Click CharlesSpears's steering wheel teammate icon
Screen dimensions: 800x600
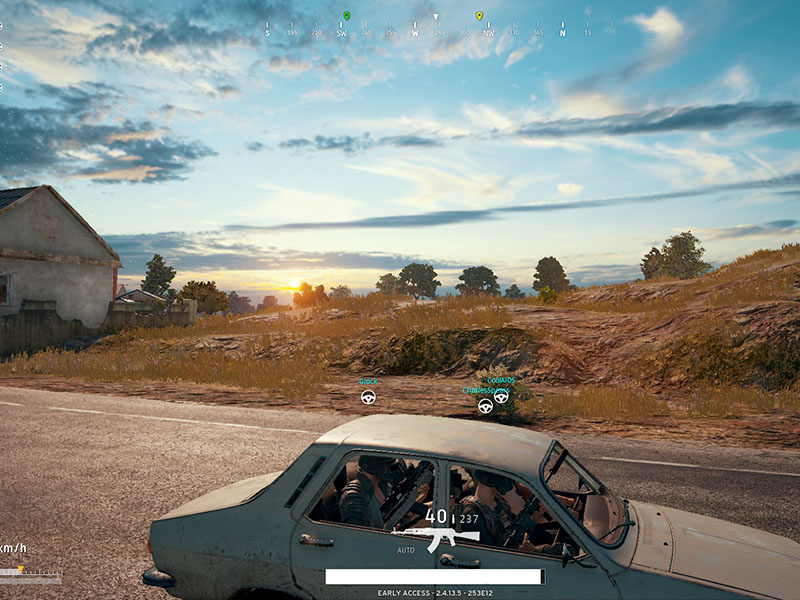coord(485,406)
